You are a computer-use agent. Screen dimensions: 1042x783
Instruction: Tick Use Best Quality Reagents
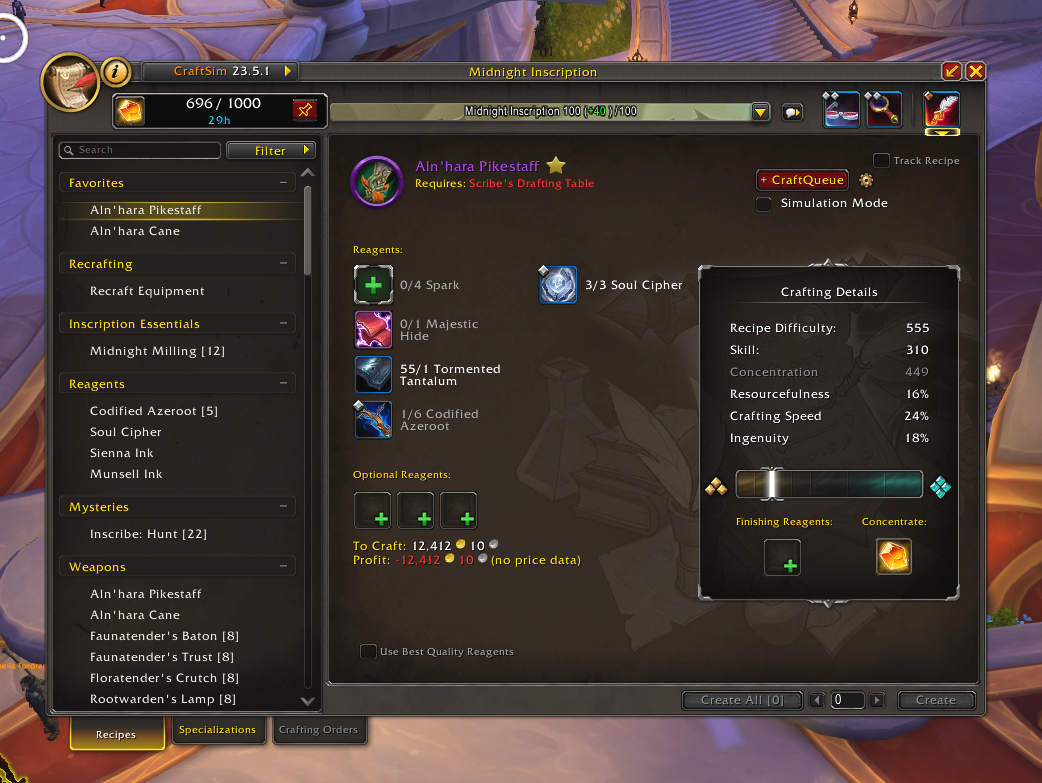pyautogui.click(x=369, y=652)
